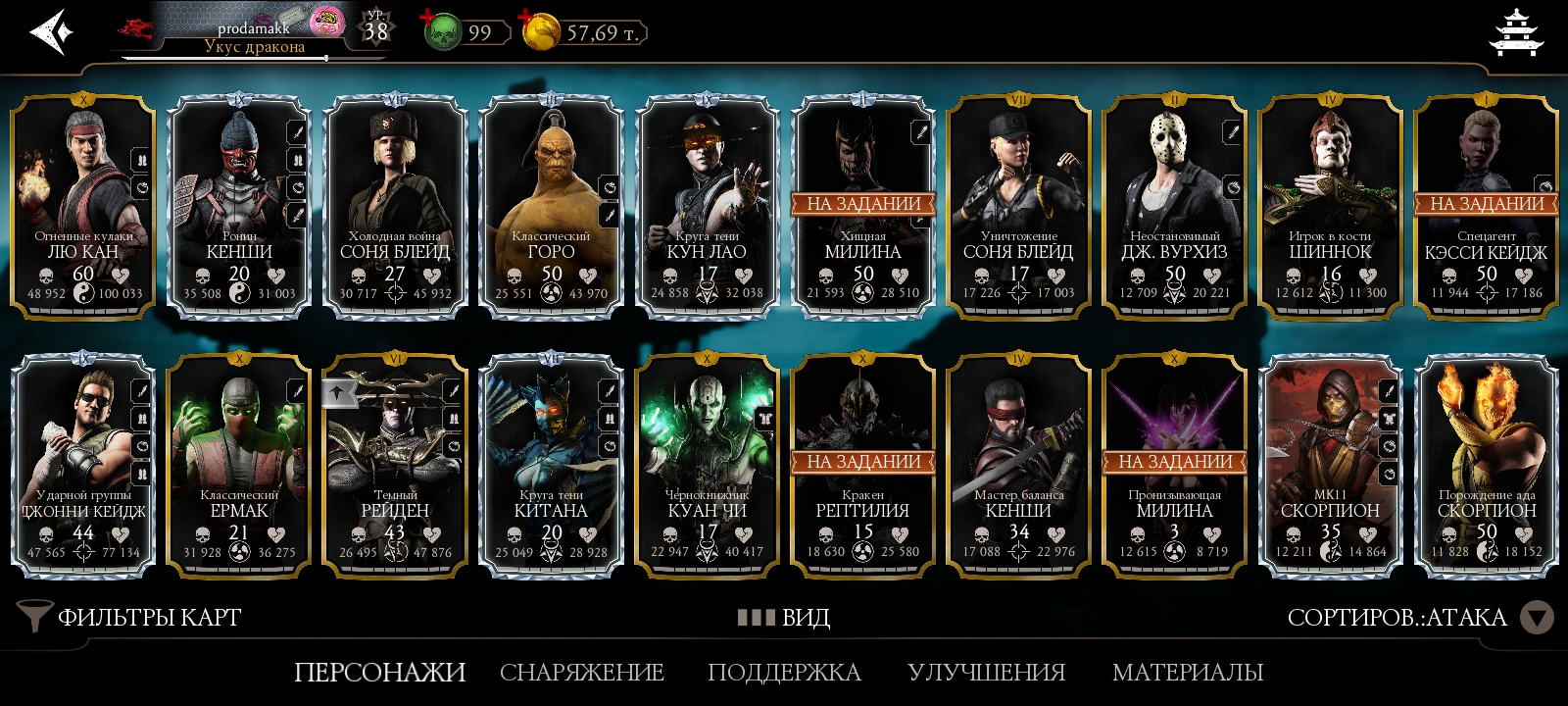Open the card filters (Фильтры карт)
Screen dimensions: 1568x706
pos(130,617)
